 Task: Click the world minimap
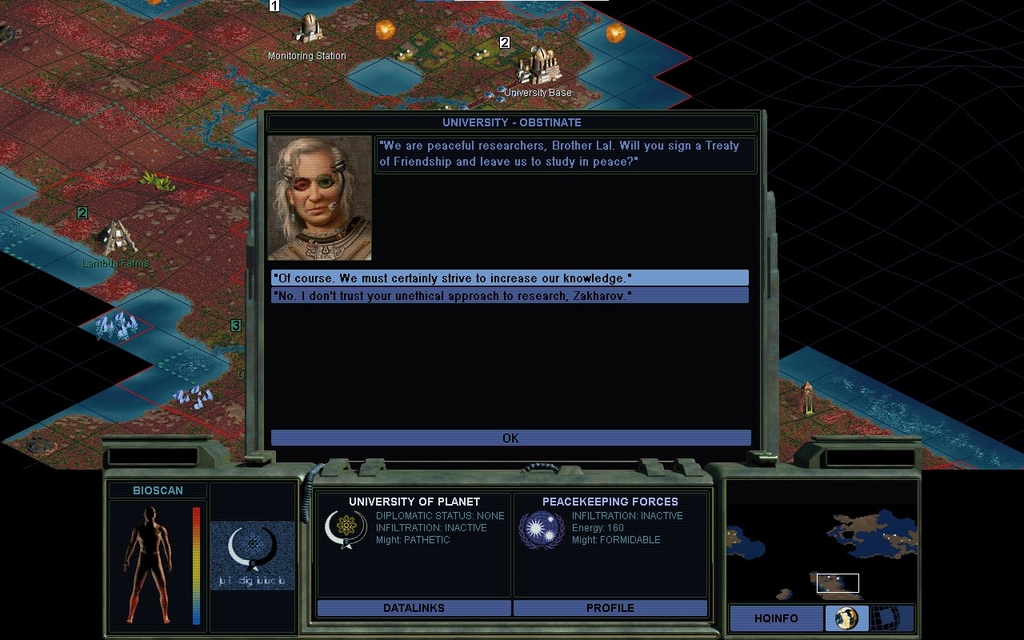coord(820,540)
